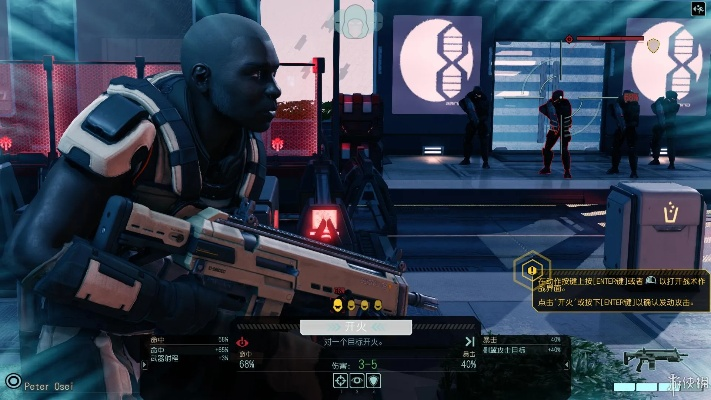Image resolution: width=711 pixels, height=400 pixels.
Task: Click the yellow hexagon tutorial alert icon
Action: [x=532, y=269]
